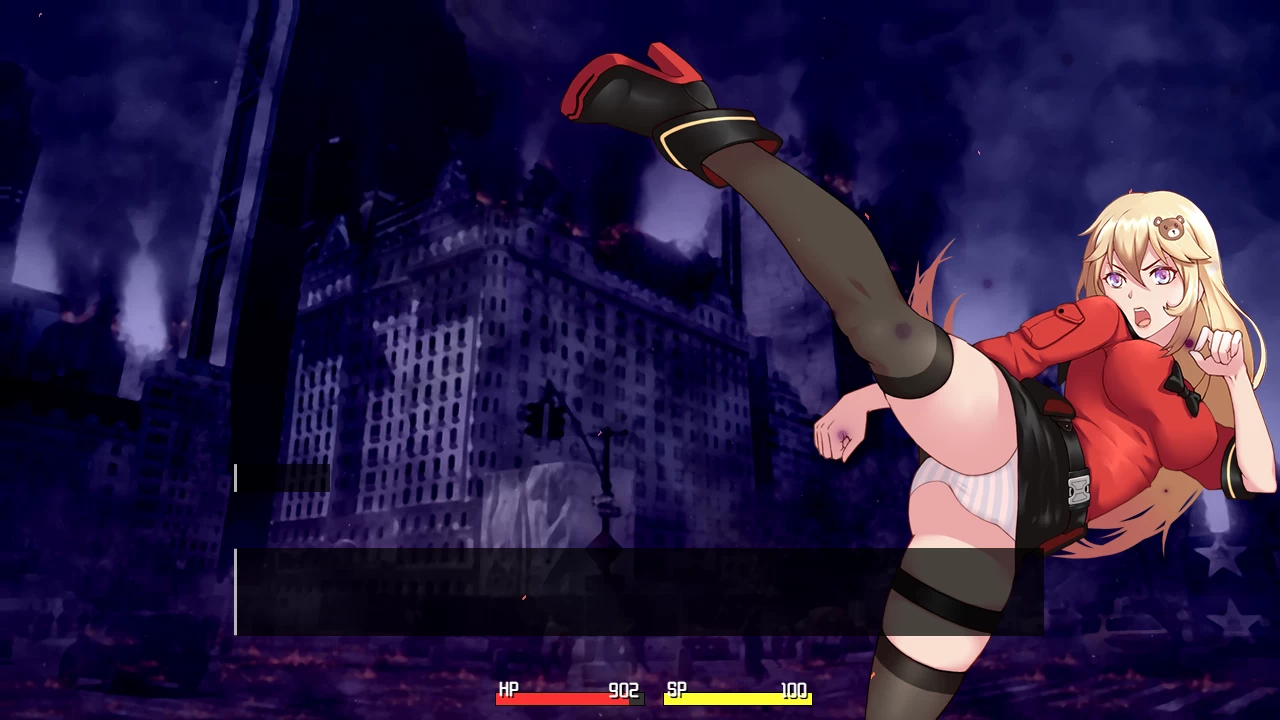Click the HP label on the status bar
Screen dimensions: 1280x720
(x=508, y=690)
